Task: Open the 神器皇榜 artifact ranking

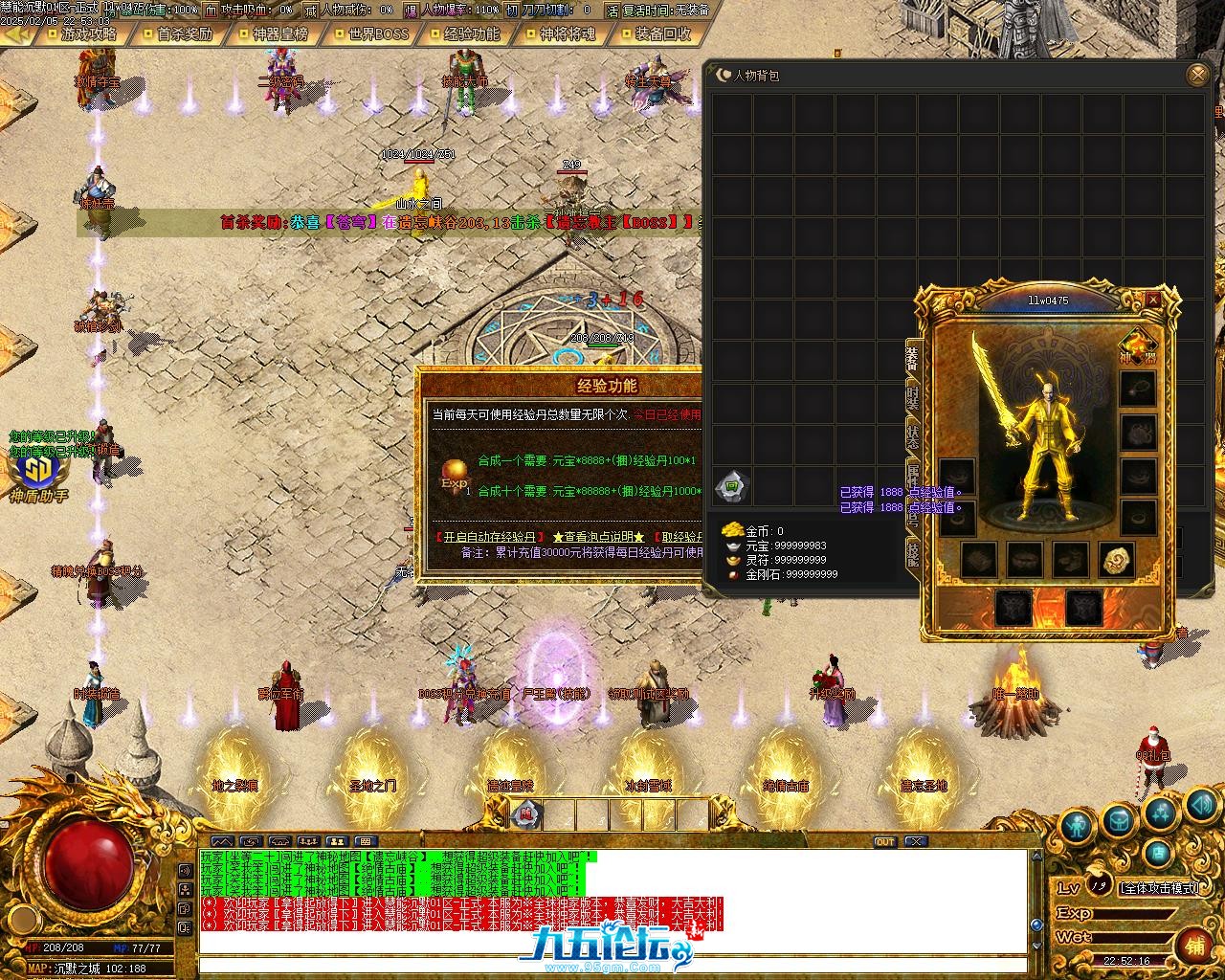Action: click(x=279, y=34)
